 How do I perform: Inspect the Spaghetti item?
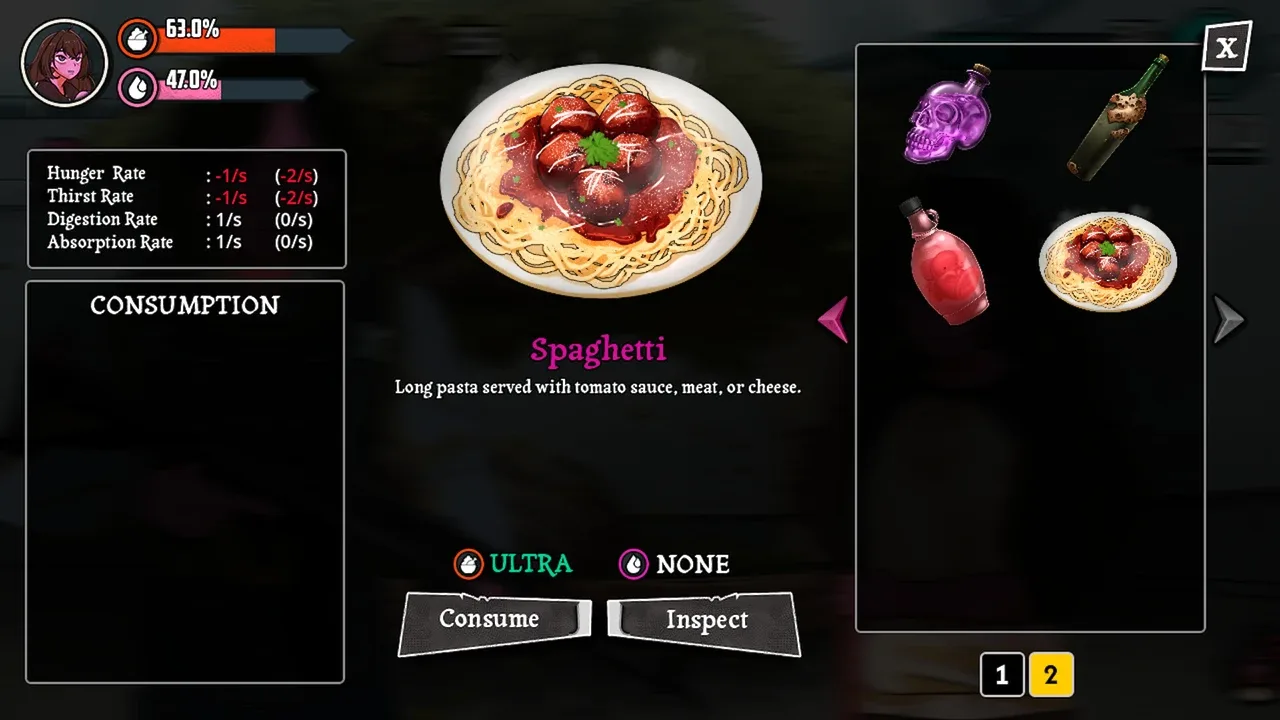[x=705, y=622]
